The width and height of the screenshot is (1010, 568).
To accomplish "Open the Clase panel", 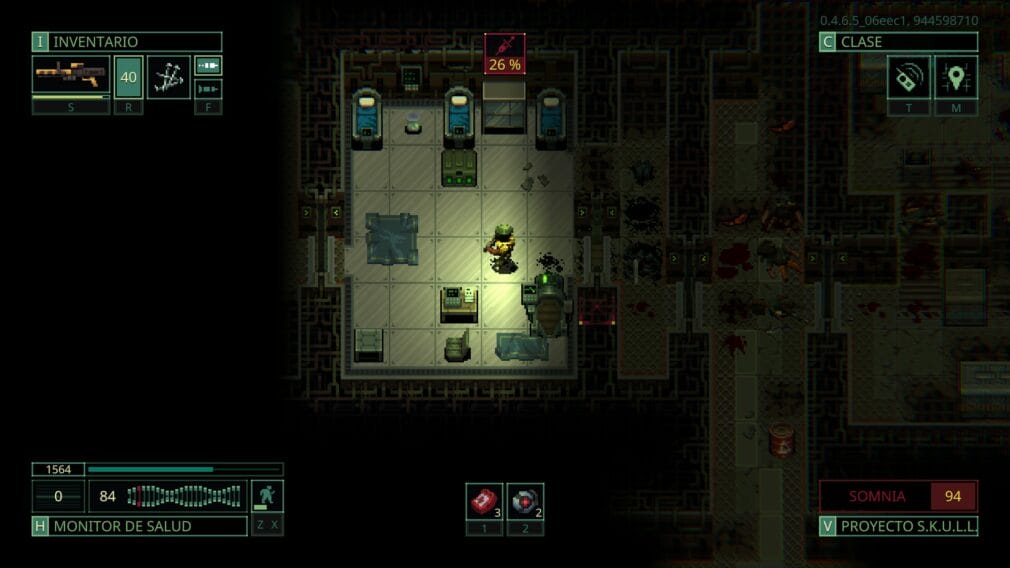I will coord(898,42).
